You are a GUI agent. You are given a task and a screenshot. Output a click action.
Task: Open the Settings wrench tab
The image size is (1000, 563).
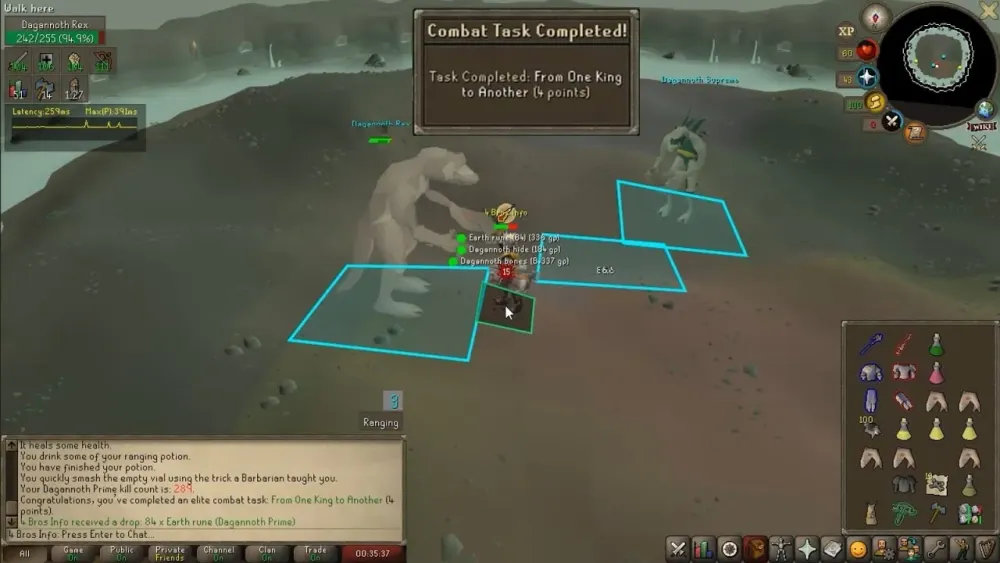pyautogui.click(x=935, y=548)
